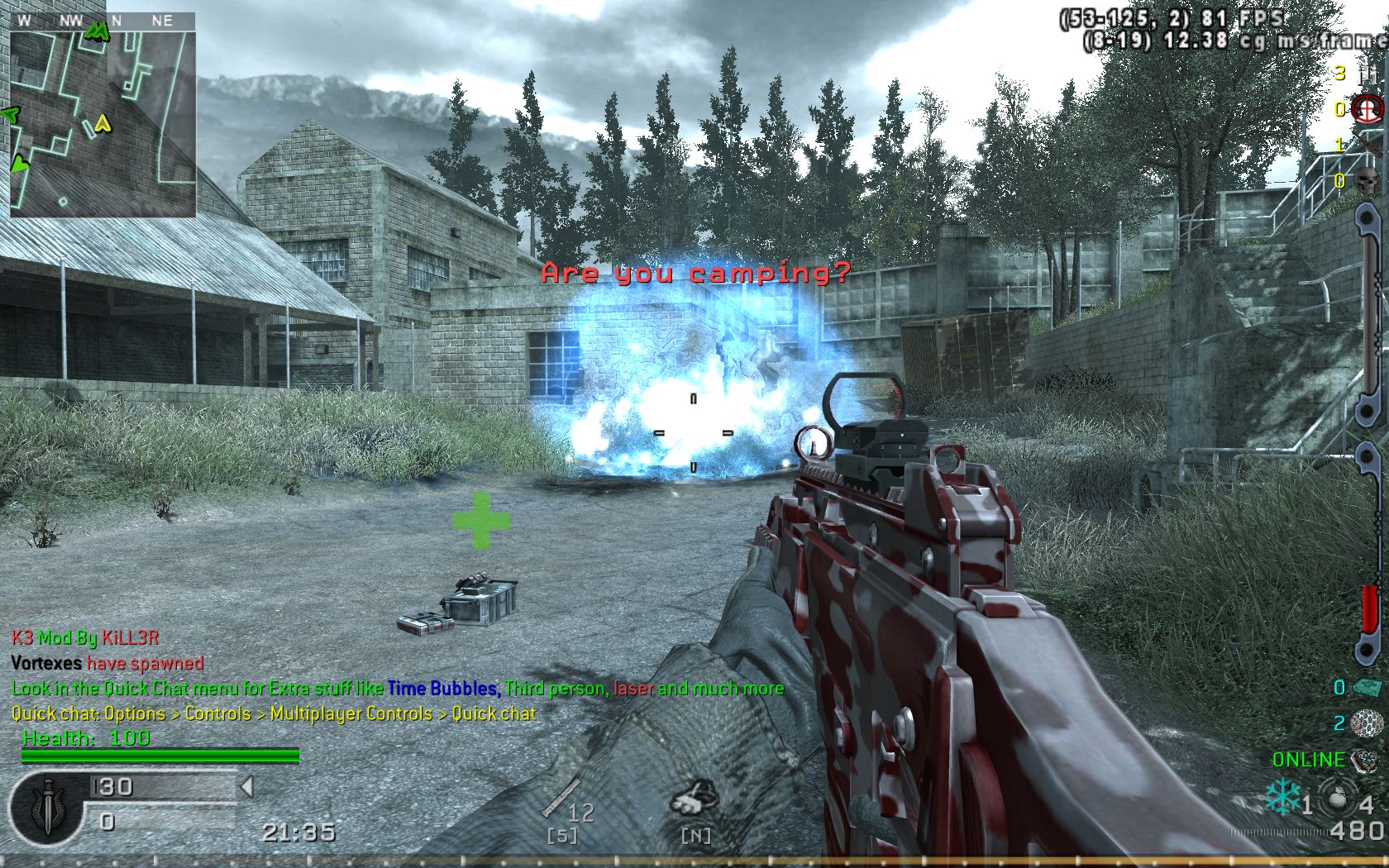Image resolution: width=1389 pixels, height=868 pixels.
Task: Click the speckled sphere icon
Action: point(1366,723)
